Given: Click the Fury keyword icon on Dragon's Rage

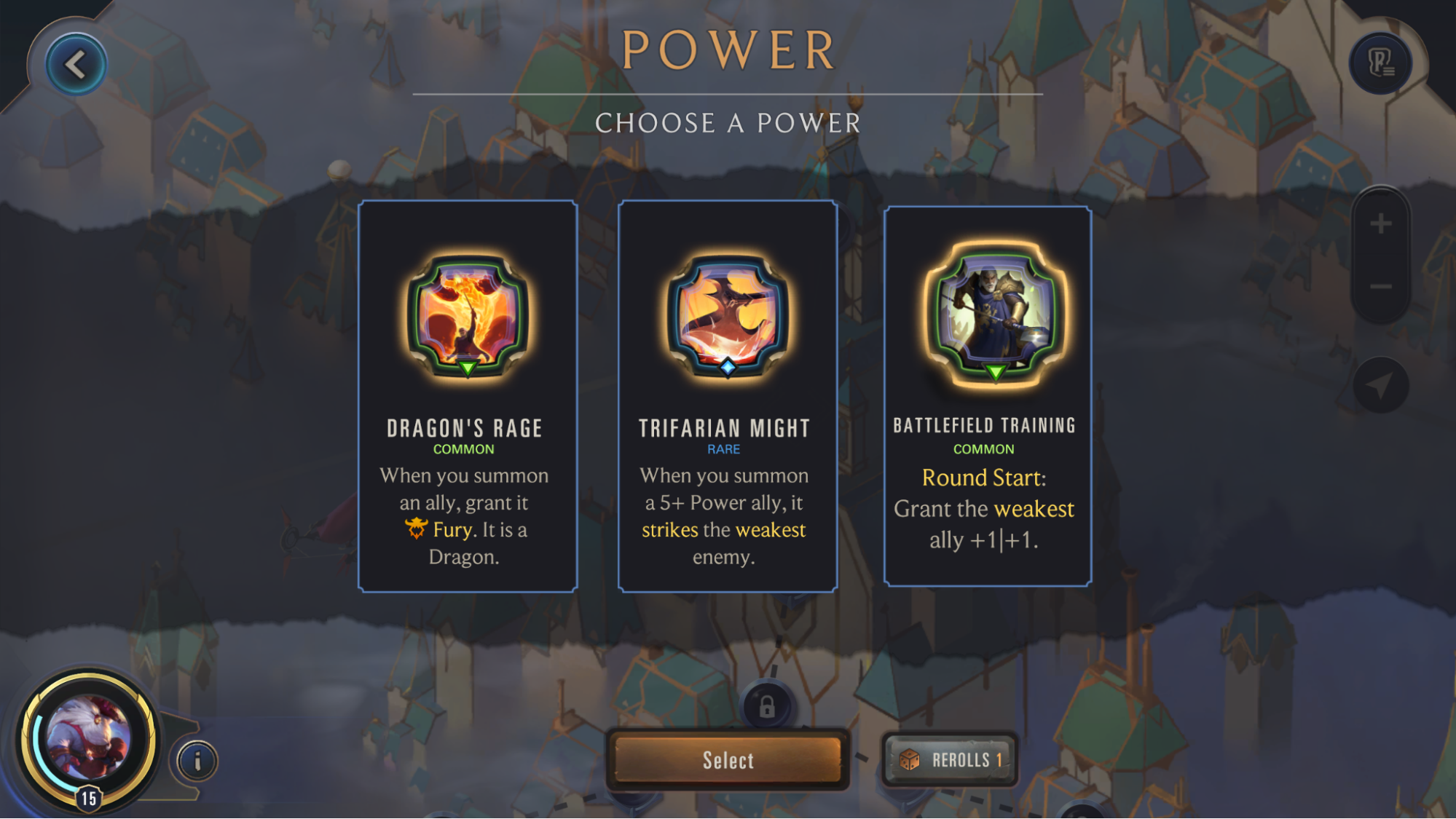Looking at the screenshot, I should [x=416, y=529].
